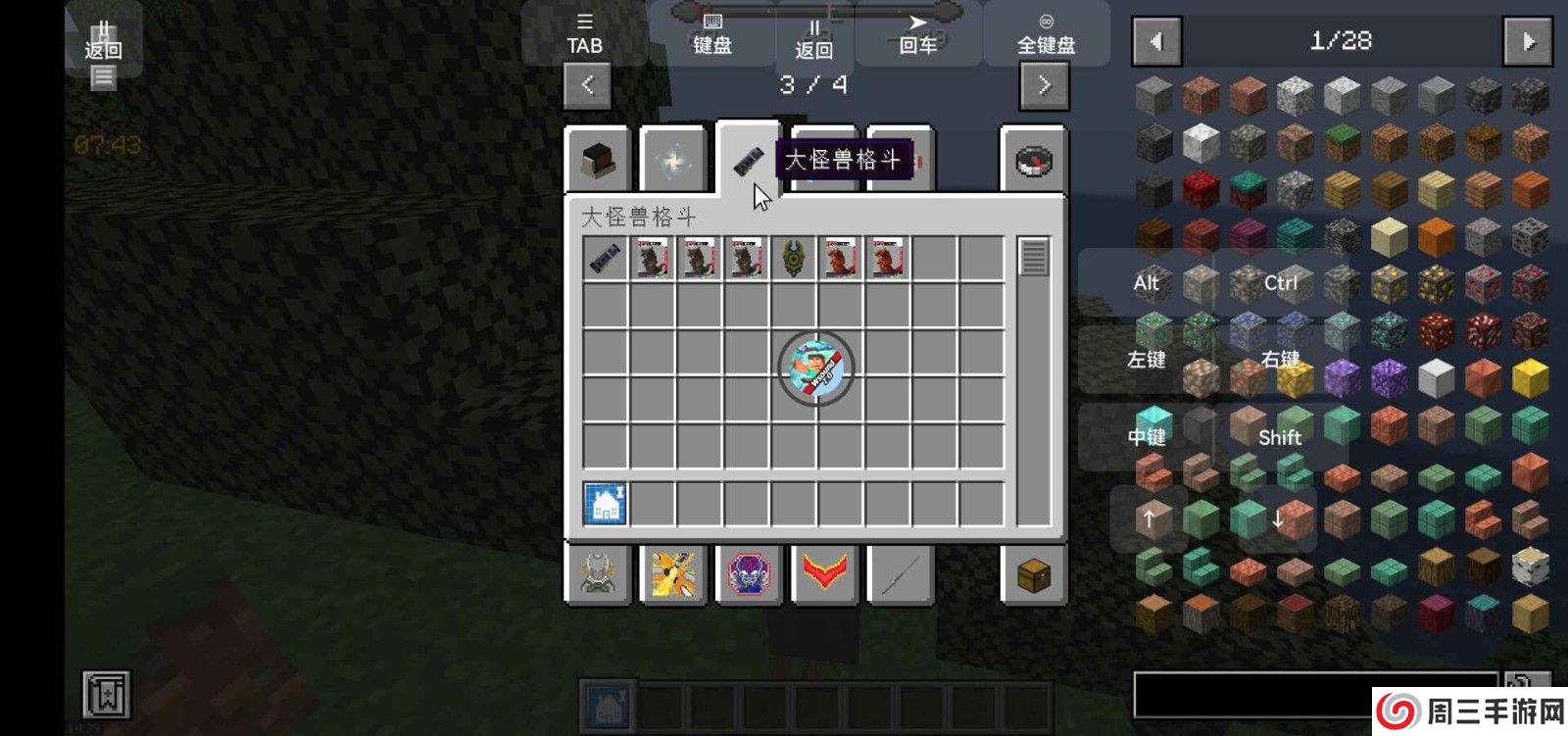The height and width of the screenshot is (736, 1568).
Task: Go to the next creative tab page
Action: tap(1044, 85)
